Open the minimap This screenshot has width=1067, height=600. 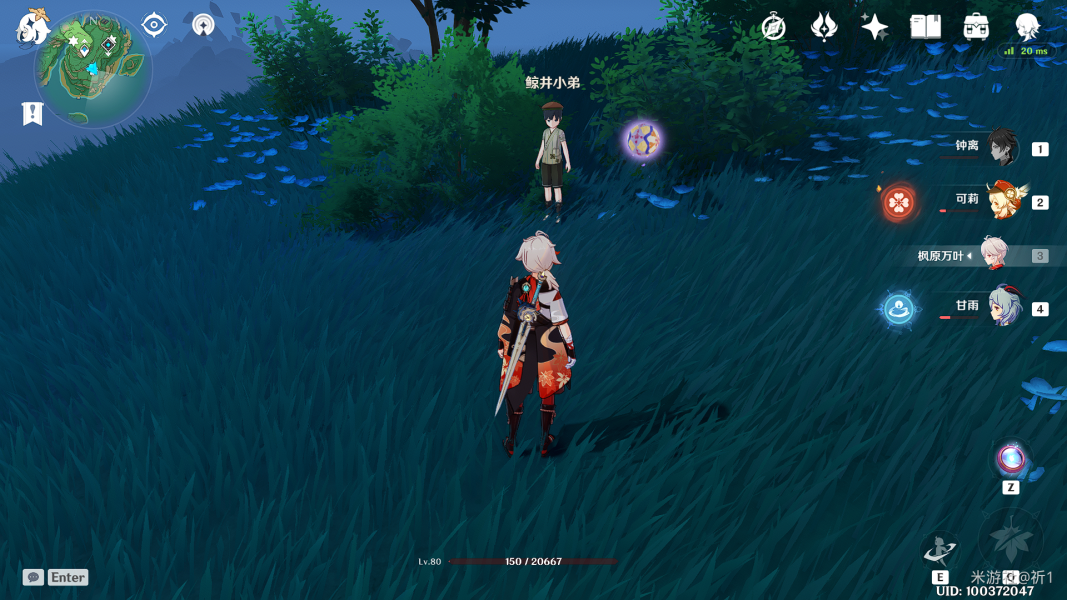93,68
